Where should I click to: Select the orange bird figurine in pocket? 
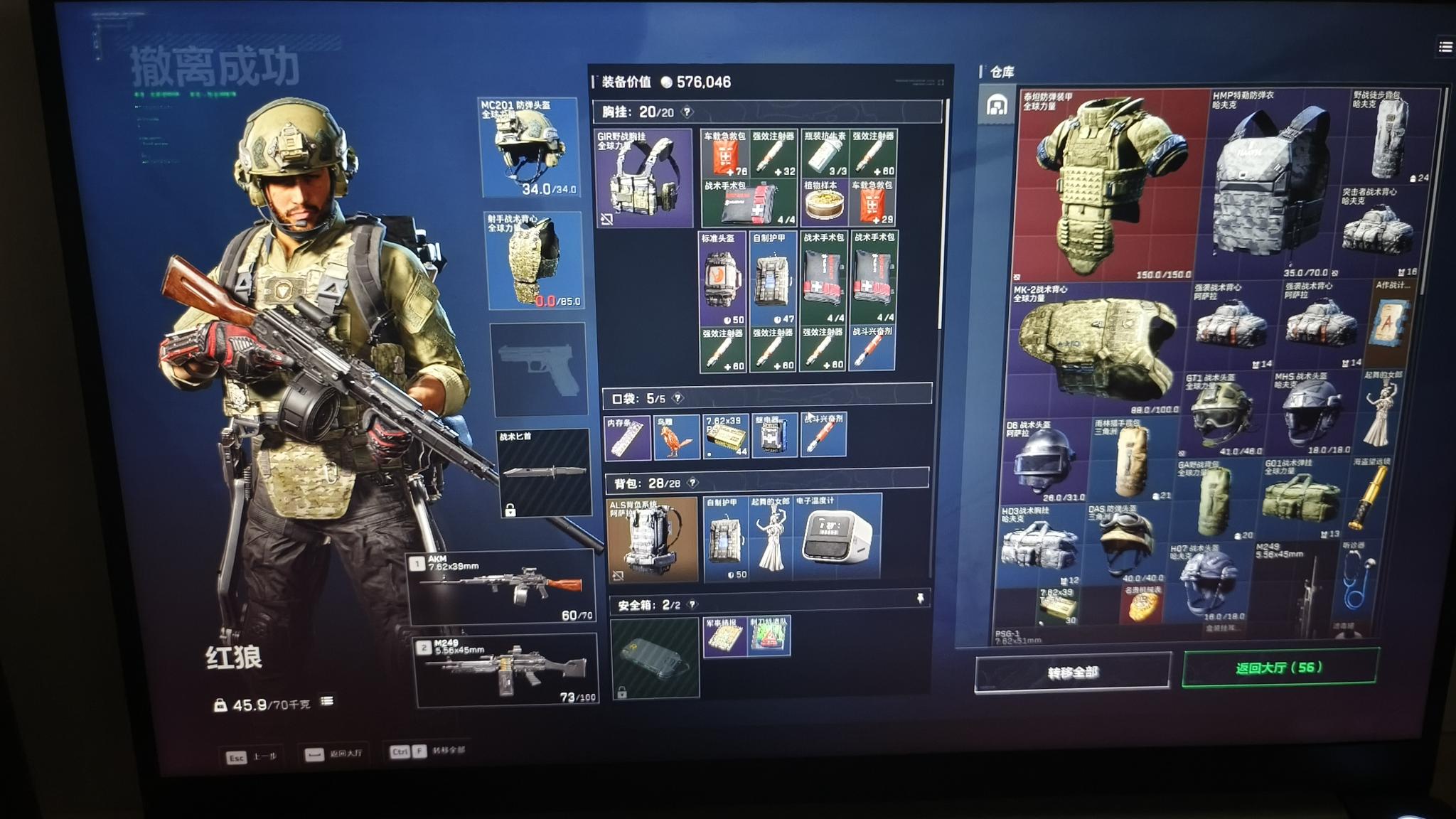tap(675, 437)
